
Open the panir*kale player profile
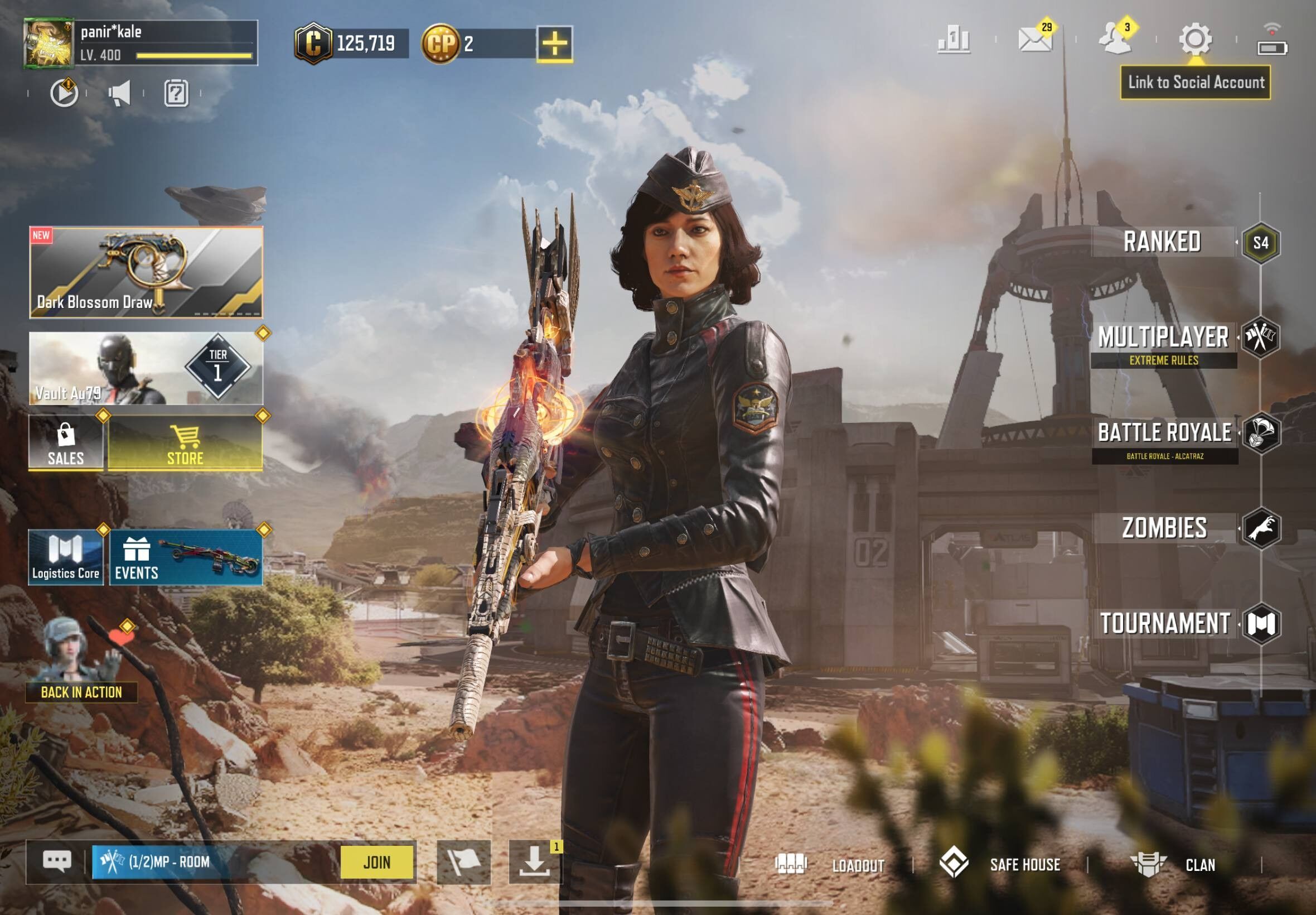tap(49, 44)
